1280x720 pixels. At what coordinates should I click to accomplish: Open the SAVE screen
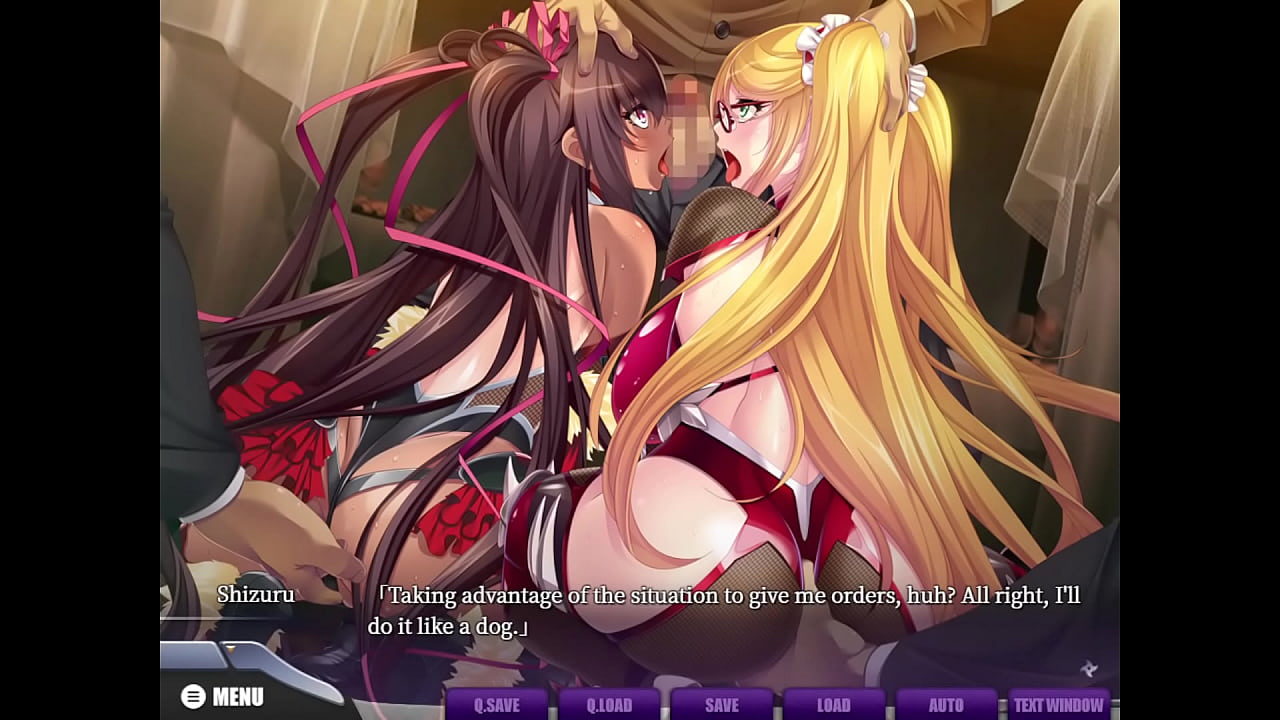pyautogui.click(x=721, y=704)
